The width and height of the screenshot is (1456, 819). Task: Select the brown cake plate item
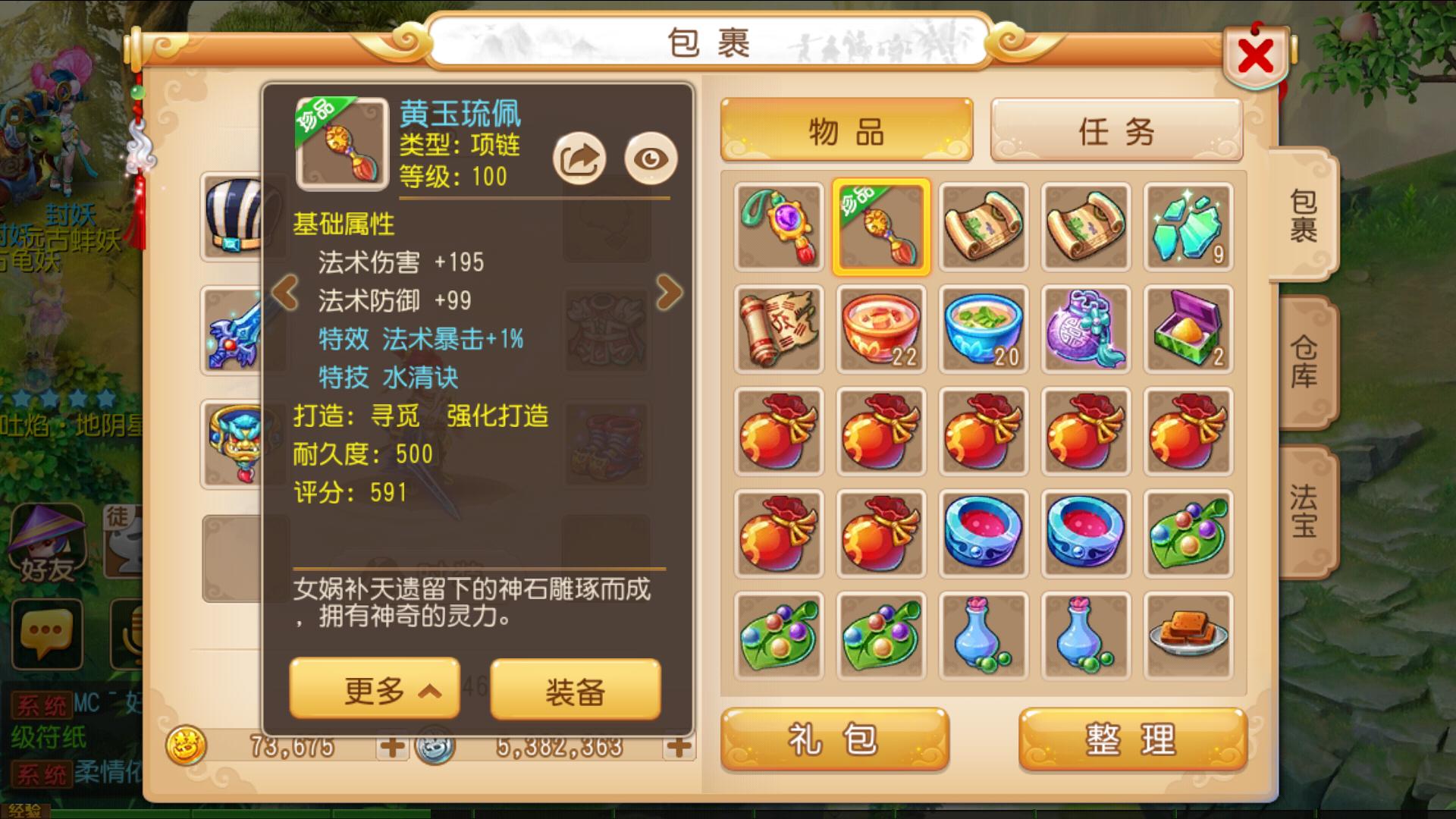(1188, 635)
